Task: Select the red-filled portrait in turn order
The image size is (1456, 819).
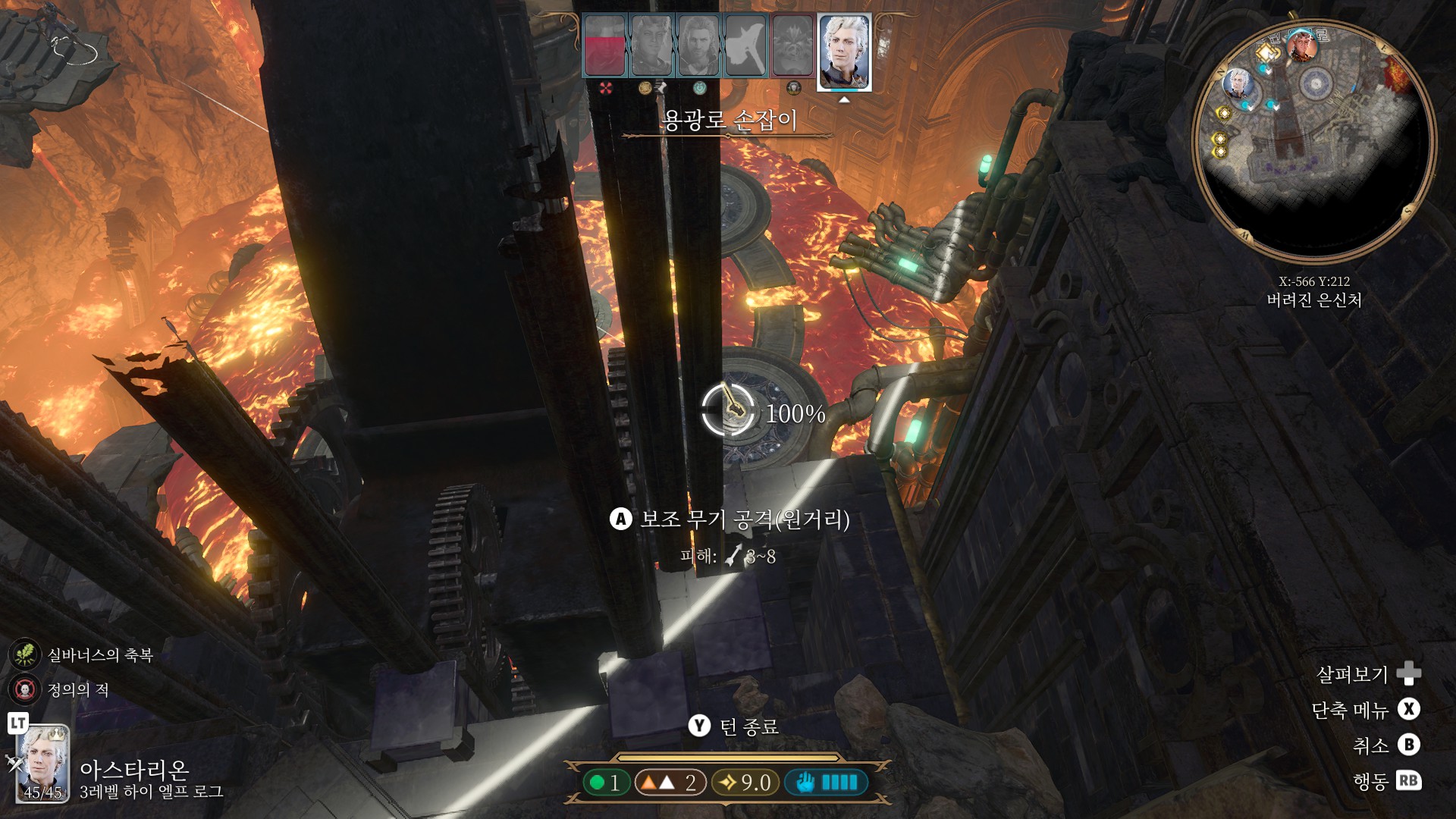Action: (604, 47)
